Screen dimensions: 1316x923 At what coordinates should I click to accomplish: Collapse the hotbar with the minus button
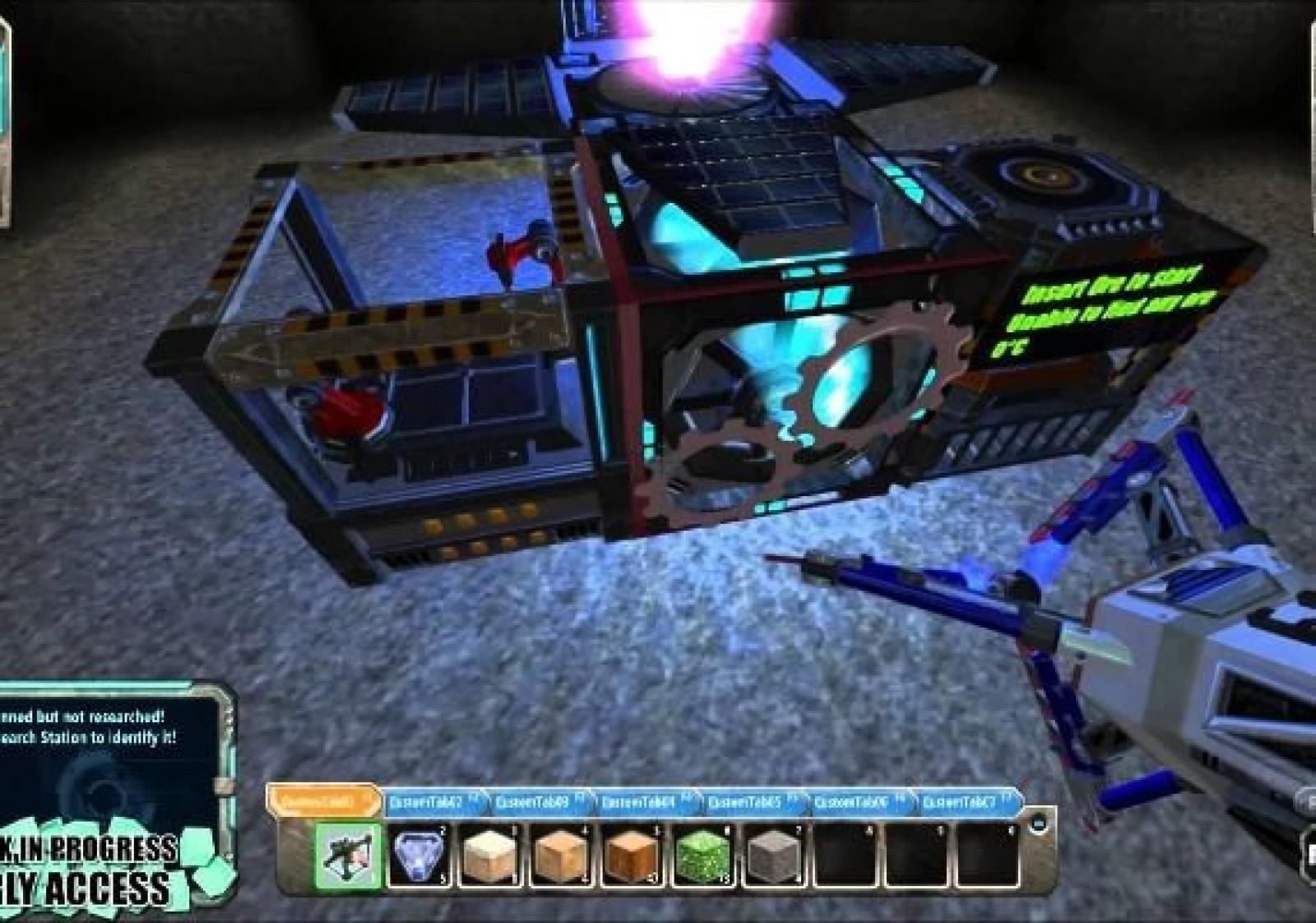tap(1039, 821)
